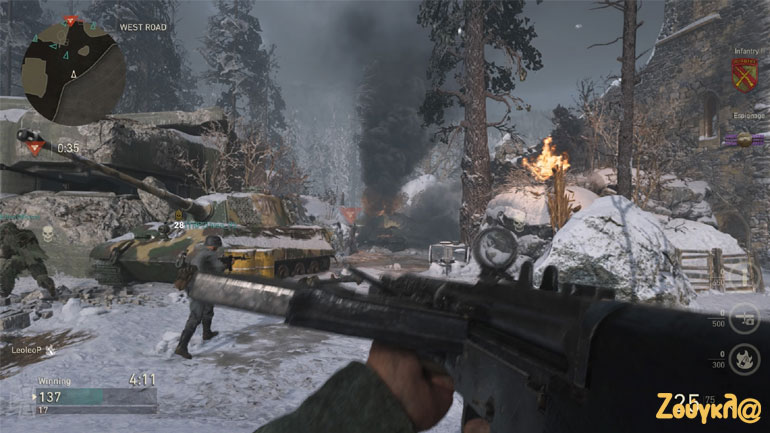Click the Zougla watermark logo

point(709,408)
